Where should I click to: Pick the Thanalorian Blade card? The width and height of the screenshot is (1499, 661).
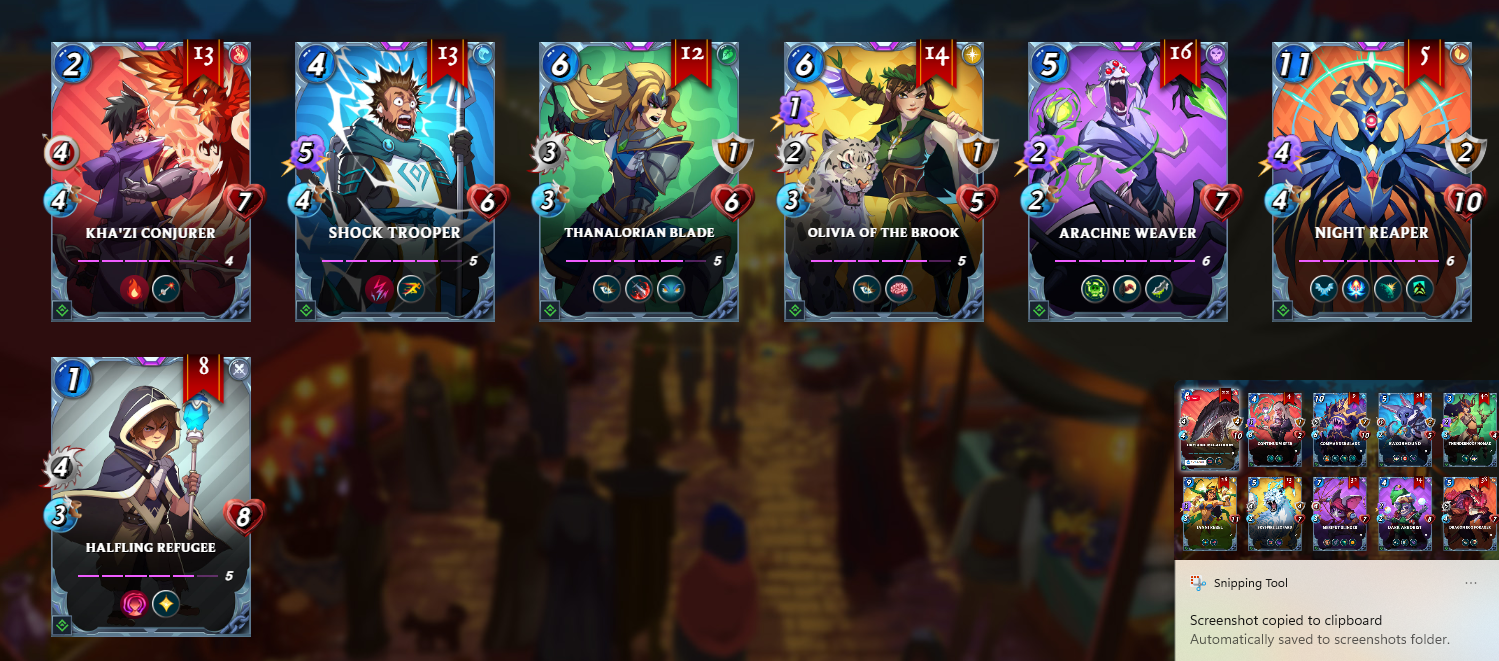tap(639, 180)
